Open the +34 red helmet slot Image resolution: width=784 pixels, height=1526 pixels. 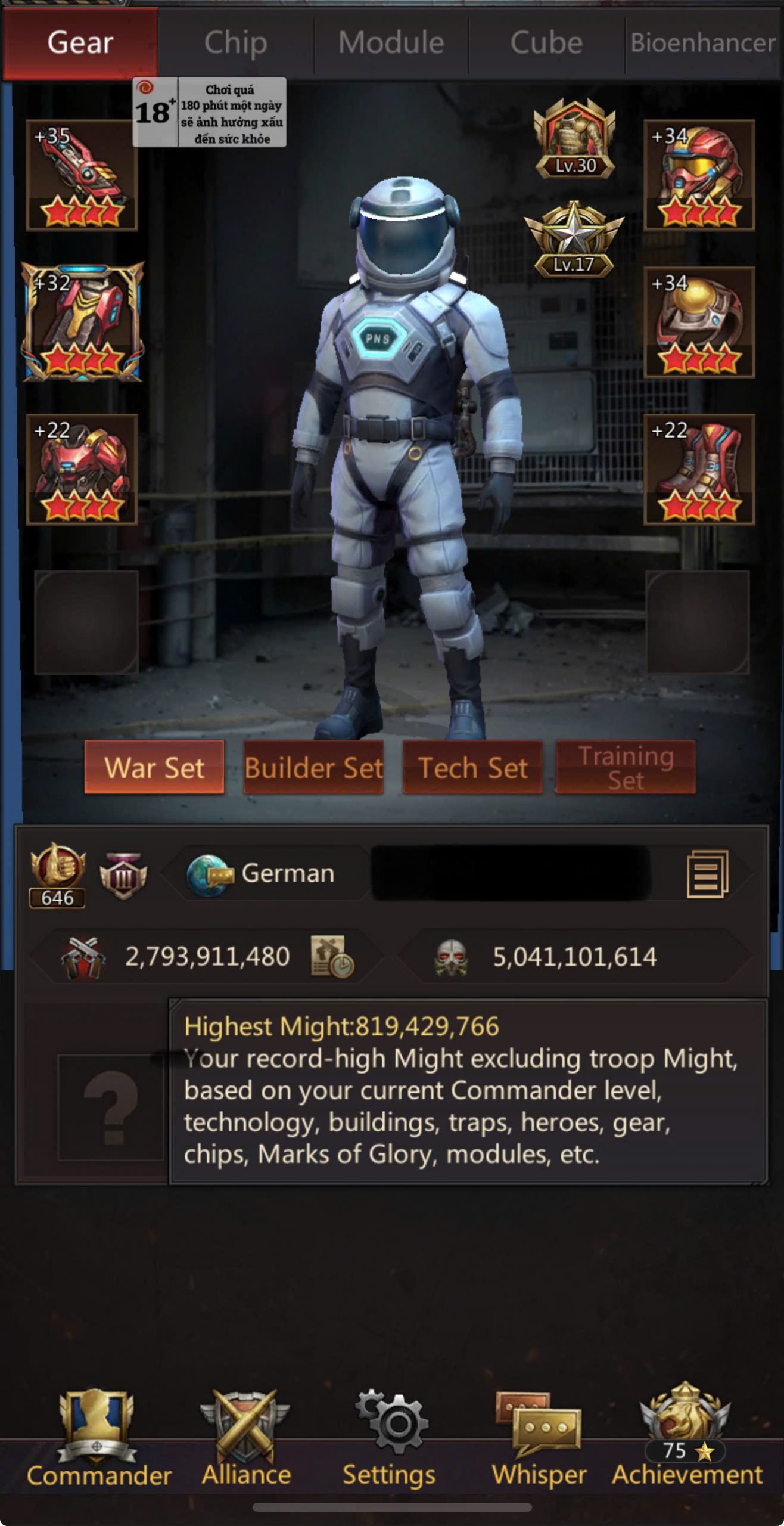[699, 175]
